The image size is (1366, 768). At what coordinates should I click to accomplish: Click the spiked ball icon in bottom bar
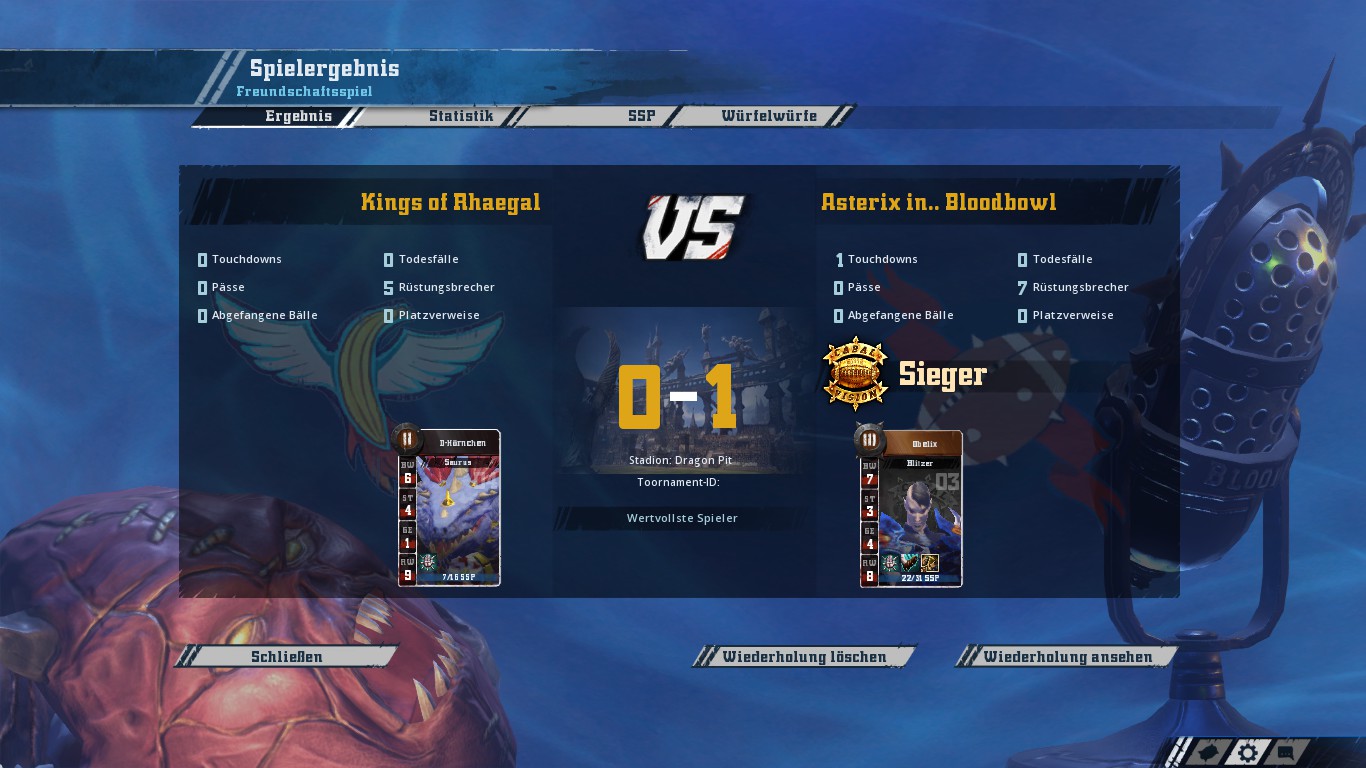click(x=1208, y=753)
